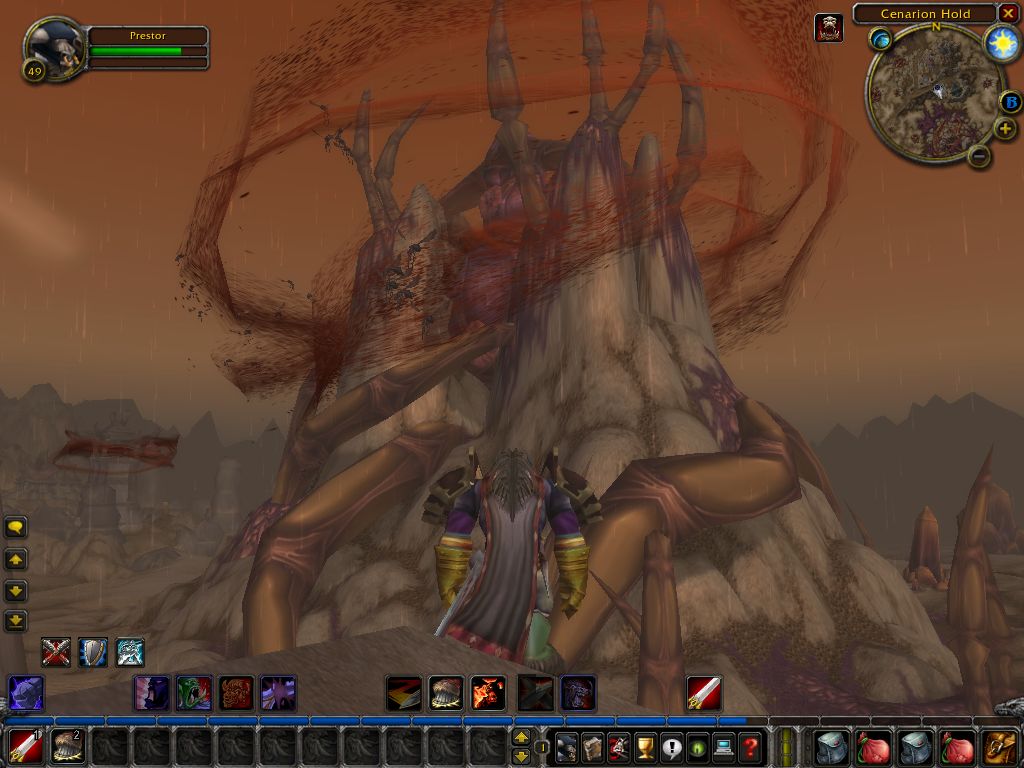Screen dimensions: 1024x768
Task: Open the quest log exclamation mark button
Action: pyautogui.click(x=671, y=746)
